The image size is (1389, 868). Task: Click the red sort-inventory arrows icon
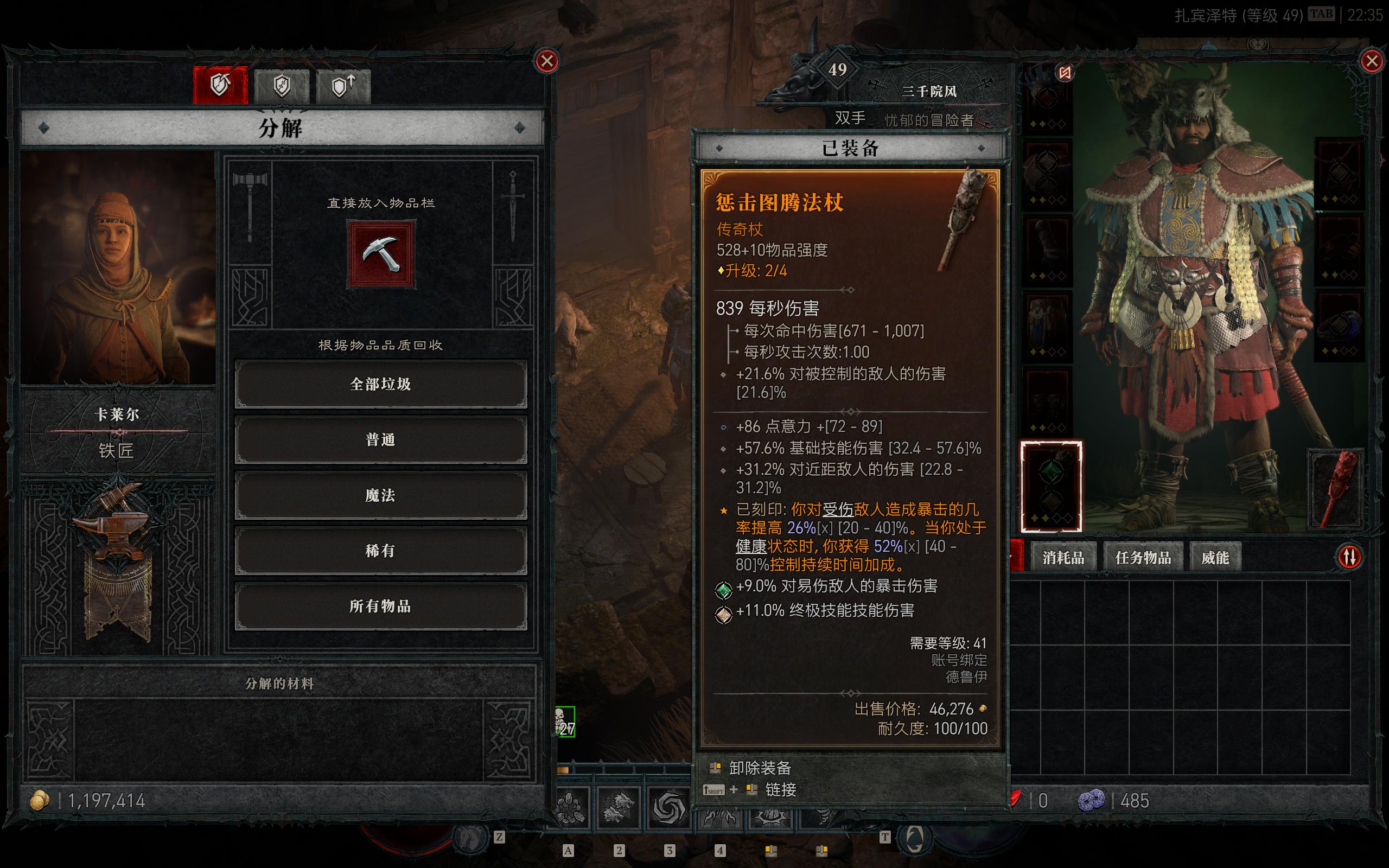1349,556
